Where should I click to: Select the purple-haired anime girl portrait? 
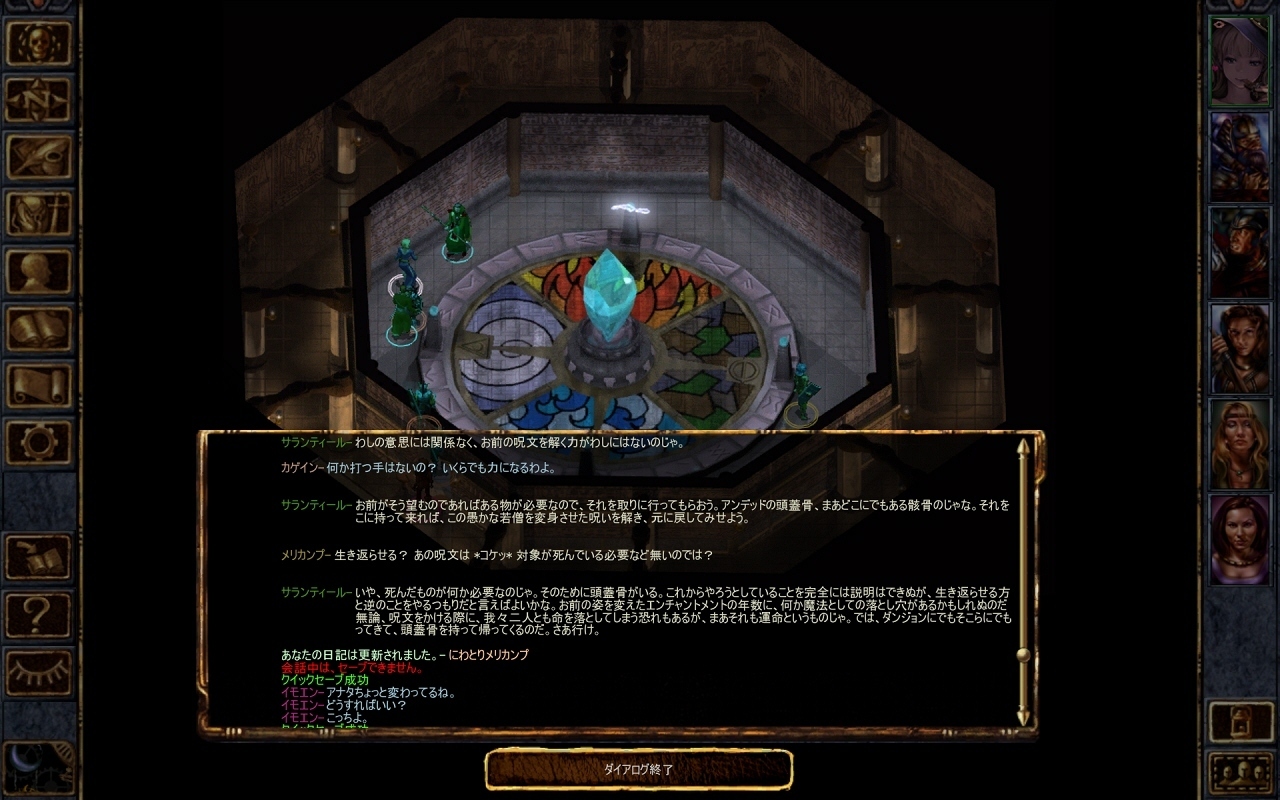click(1240, 61)
